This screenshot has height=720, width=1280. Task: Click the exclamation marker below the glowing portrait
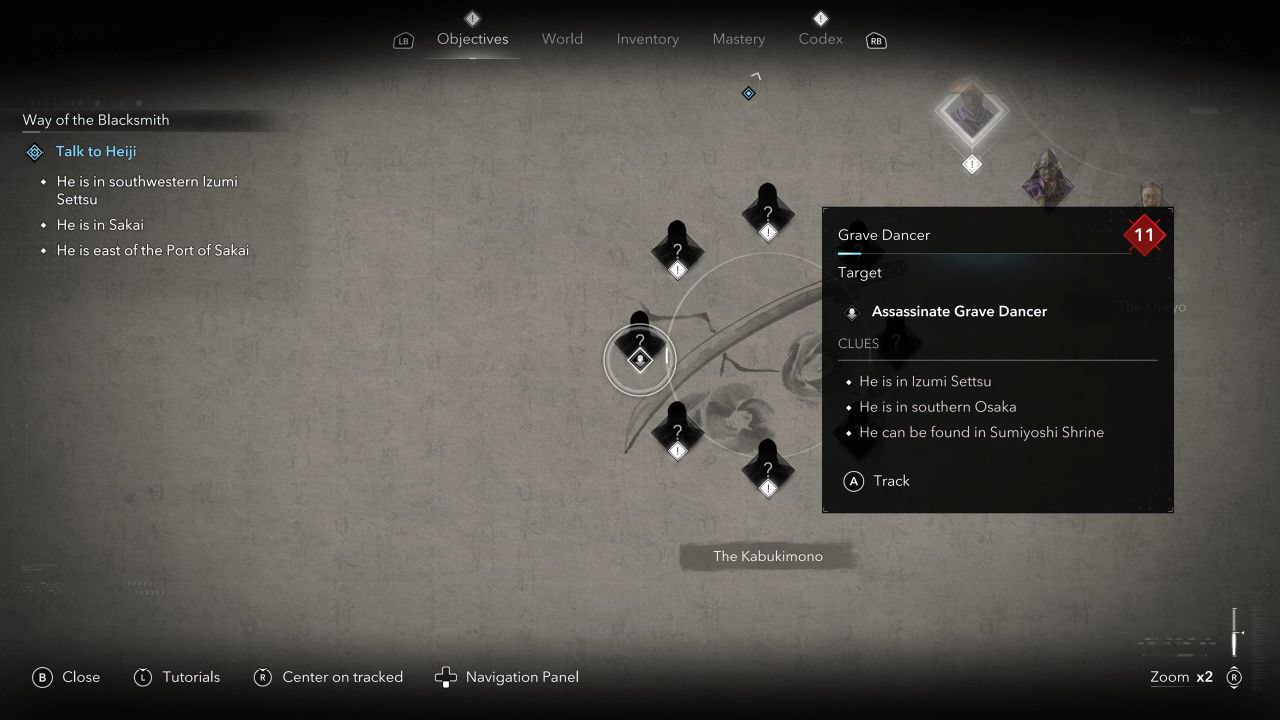tap(971, 162)
